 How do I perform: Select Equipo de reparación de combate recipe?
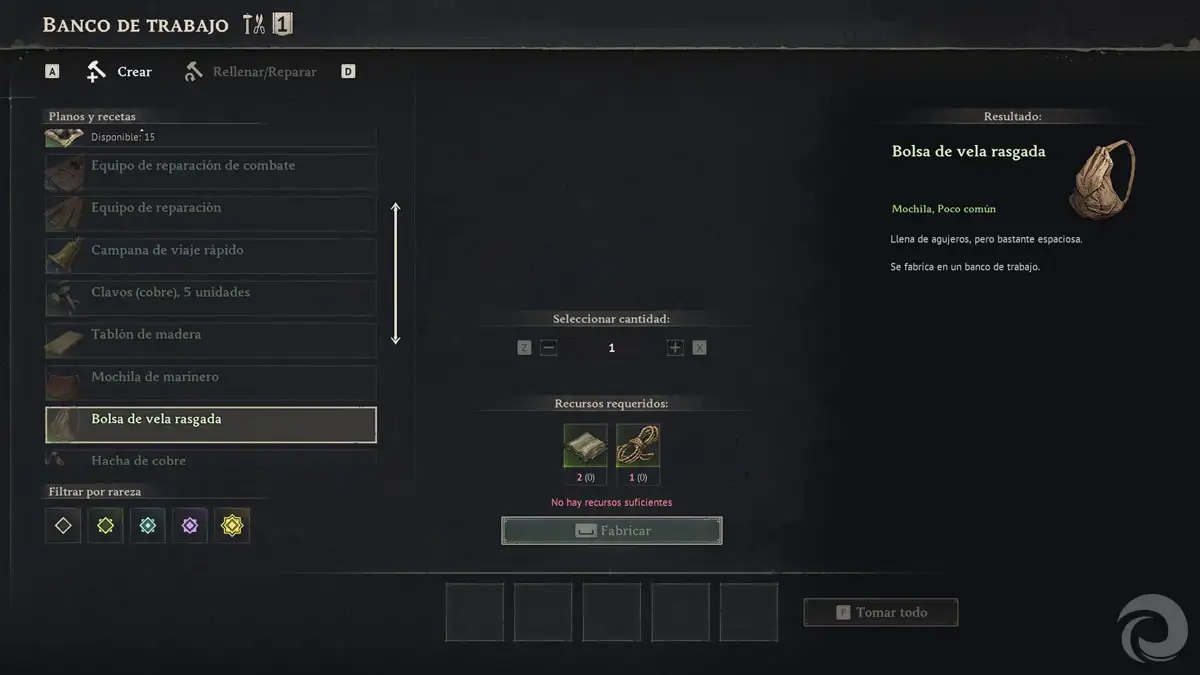211,169
